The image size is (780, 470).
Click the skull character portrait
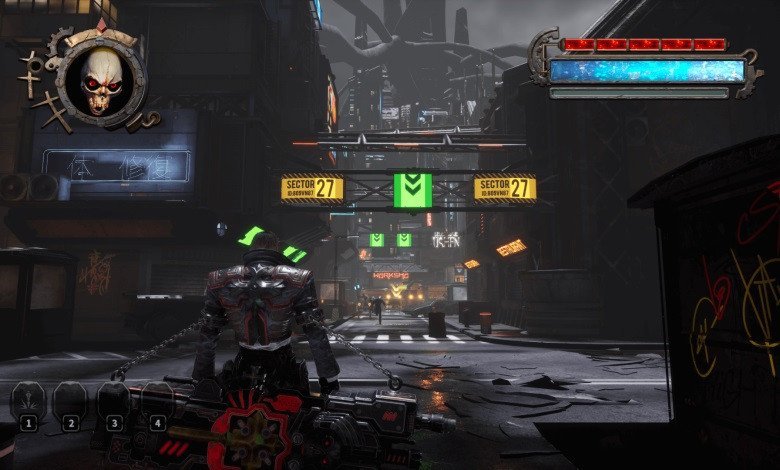pyautogui.click(x=101, y=79)
